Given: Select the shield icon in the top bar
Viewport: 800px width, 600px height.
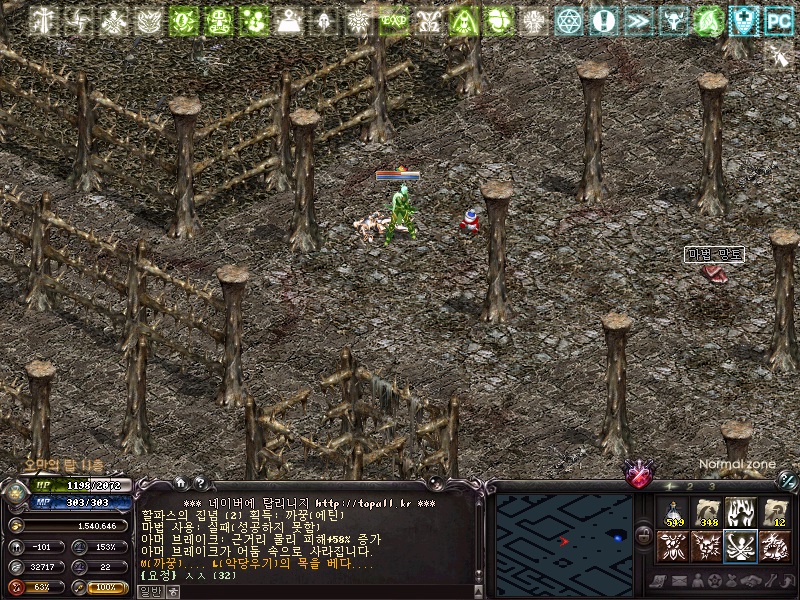Looking at the screenshot, I should click(744, 20).
